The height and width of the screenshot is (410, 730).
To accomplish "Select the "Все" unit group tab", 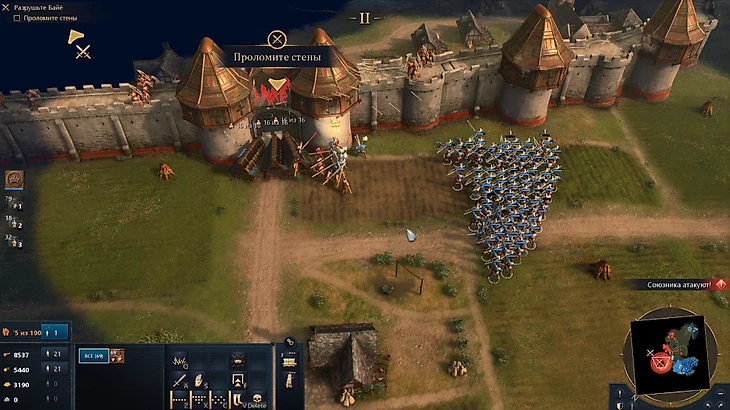I will click(x=93, y=355).
